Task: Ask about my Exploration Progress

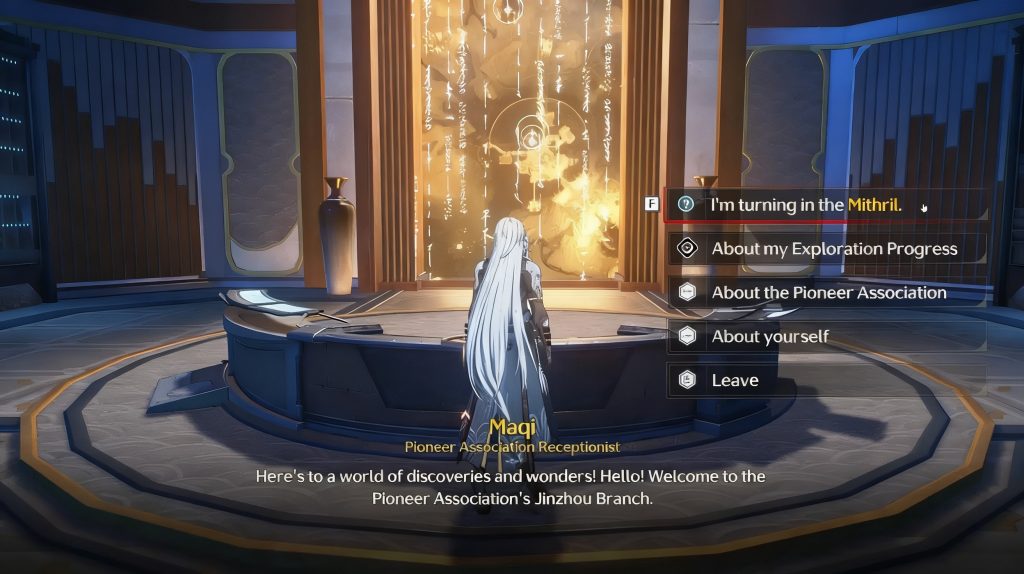Action: [833, 249]
